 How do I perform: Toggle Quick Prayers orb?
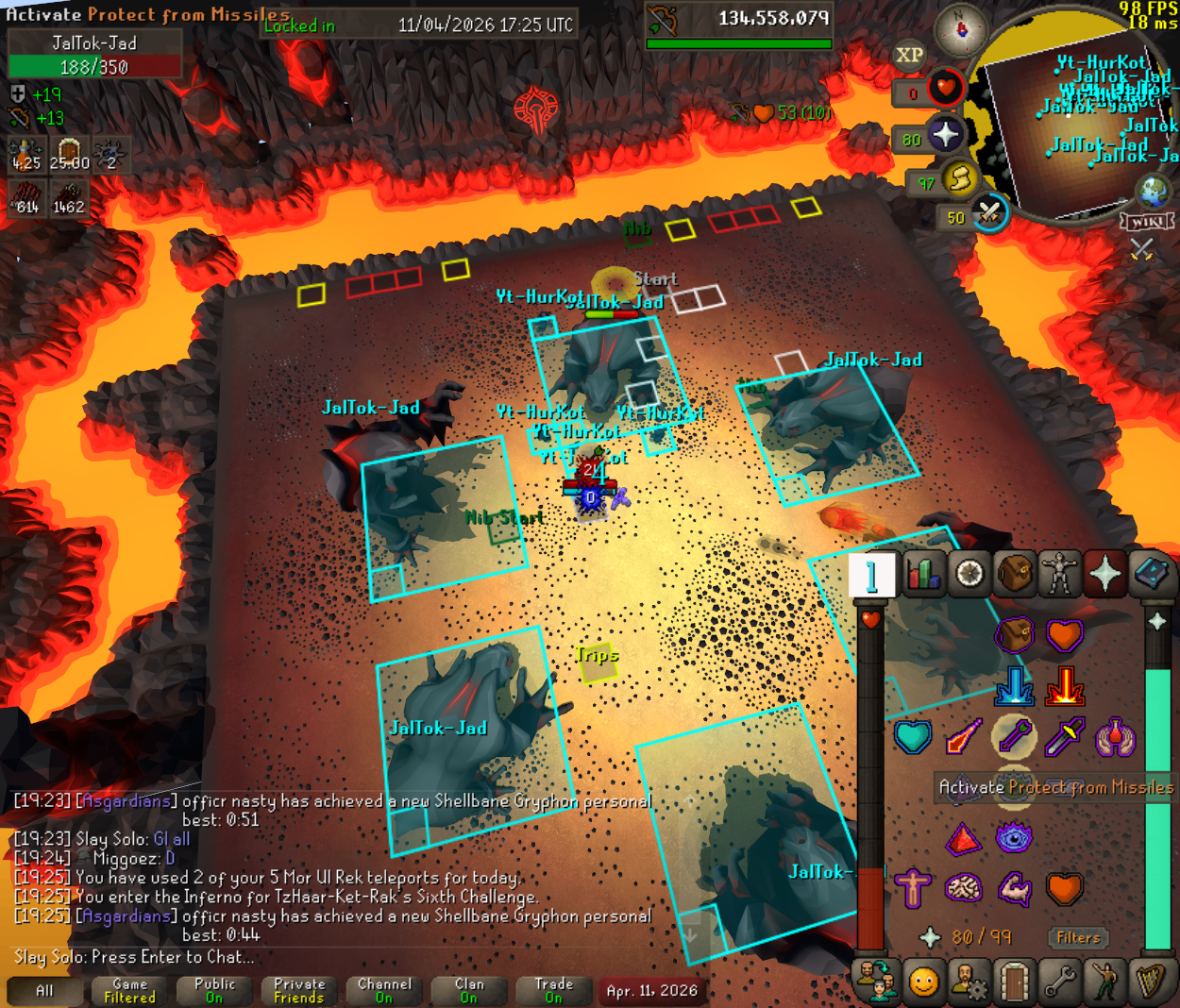coord(944,135)
